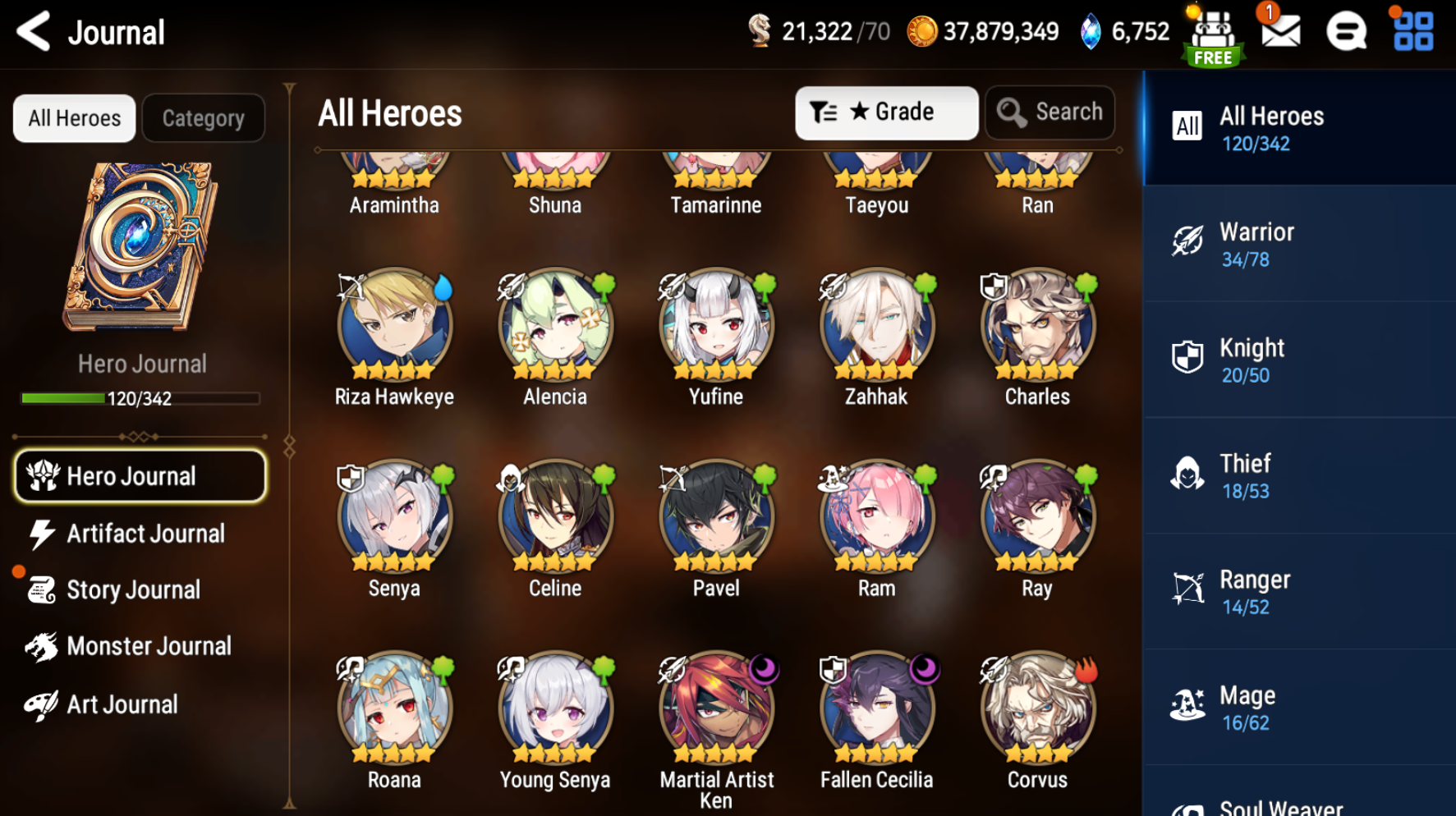Open the Story Journal
The image size is (1456, 816).
coord(133,589)
